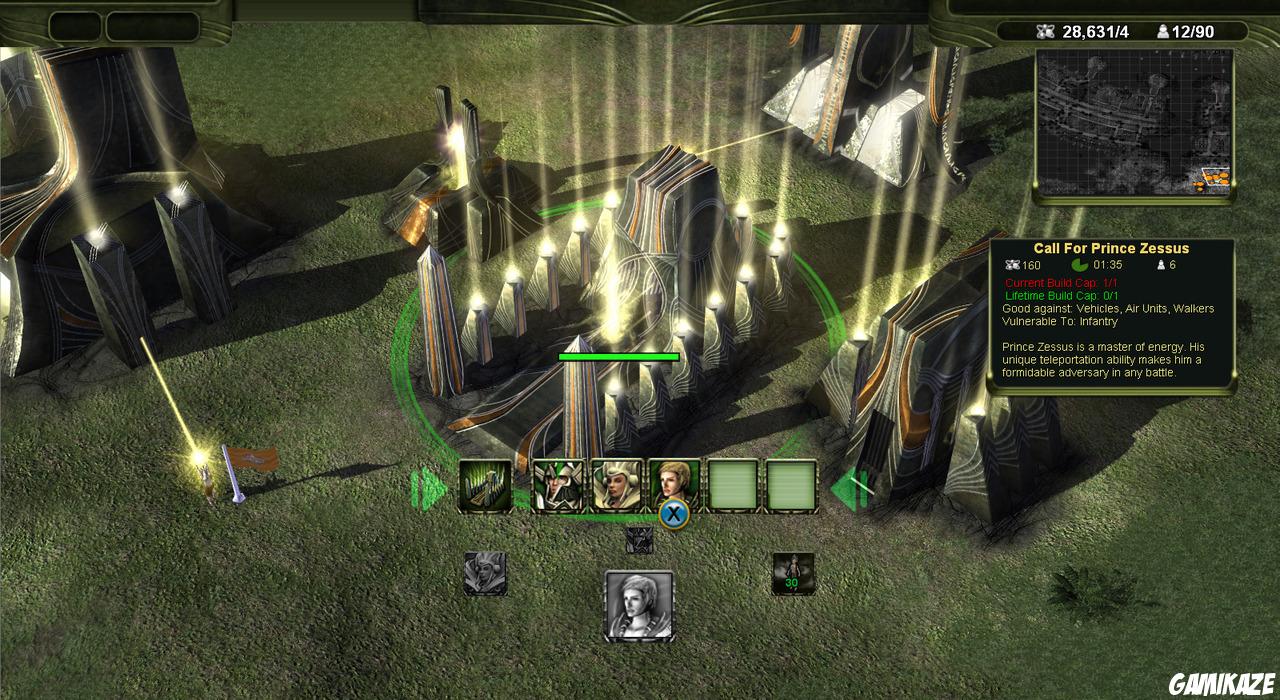This screenshot has width=1280, height=700.
Task: Choose the green helmeted warrior unit icon
Action: 557,486
